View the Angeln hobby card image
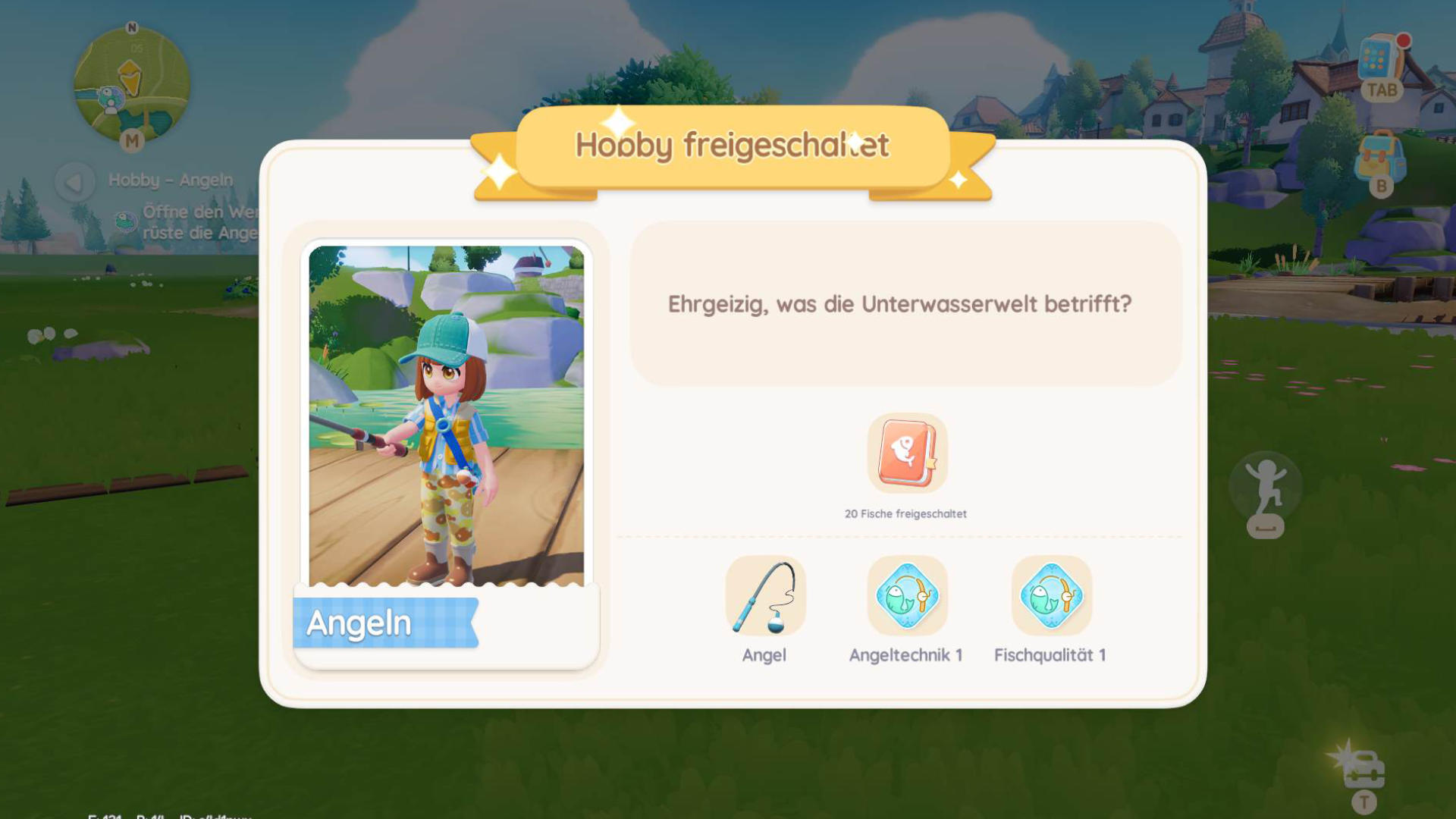 [447, 416]
